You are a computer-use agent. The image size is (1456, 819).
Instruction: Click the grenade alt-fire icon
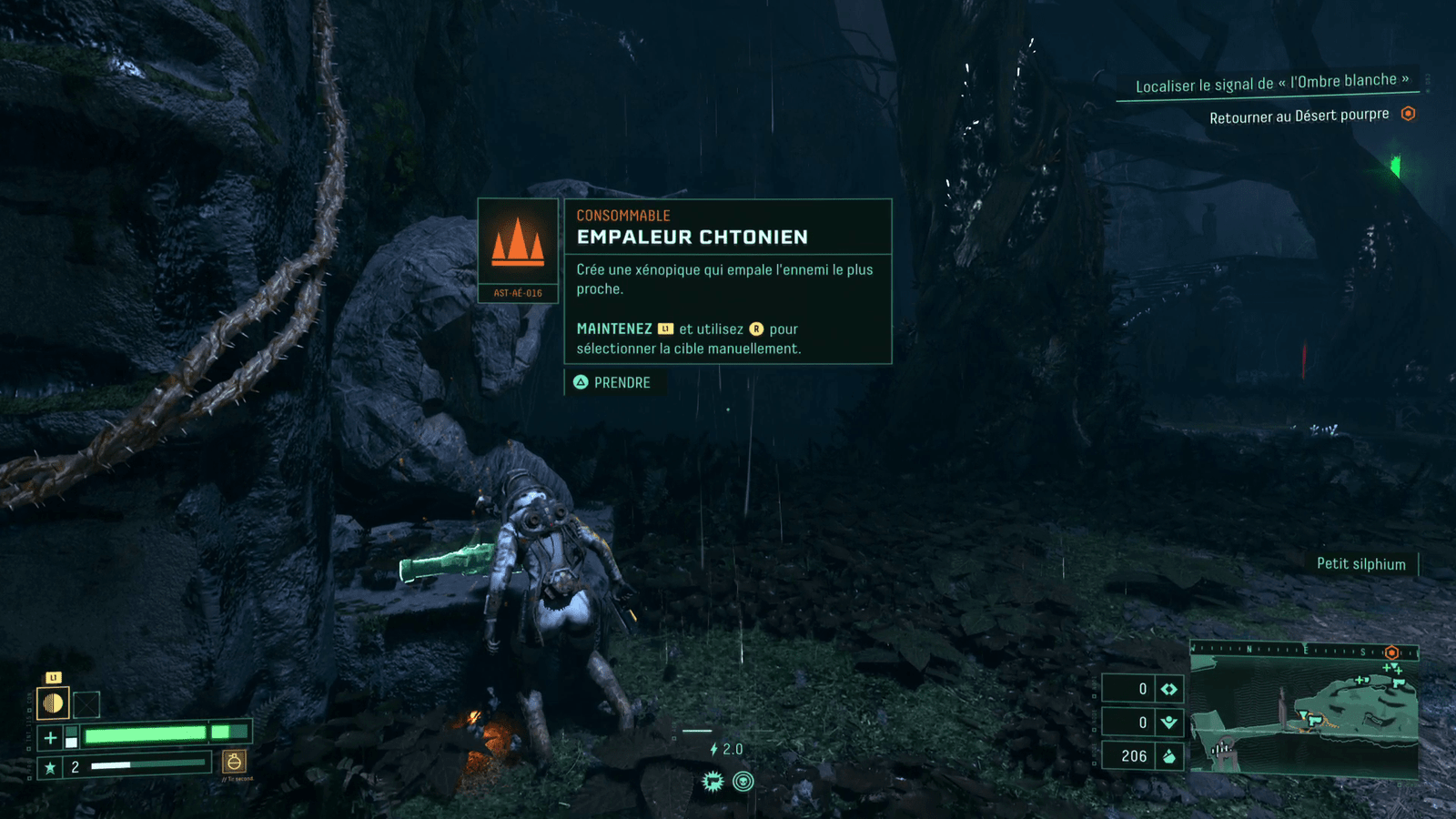click(234, 762)
